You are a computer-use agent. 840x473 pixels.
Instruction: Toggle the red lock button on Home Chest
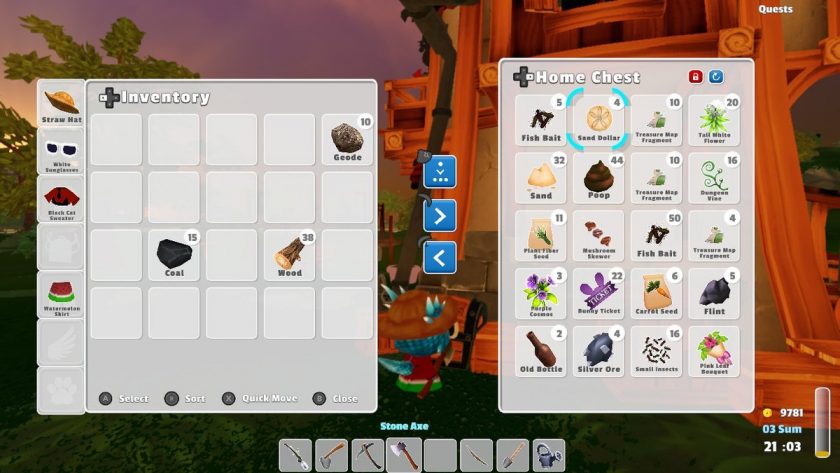click(695, 77)
